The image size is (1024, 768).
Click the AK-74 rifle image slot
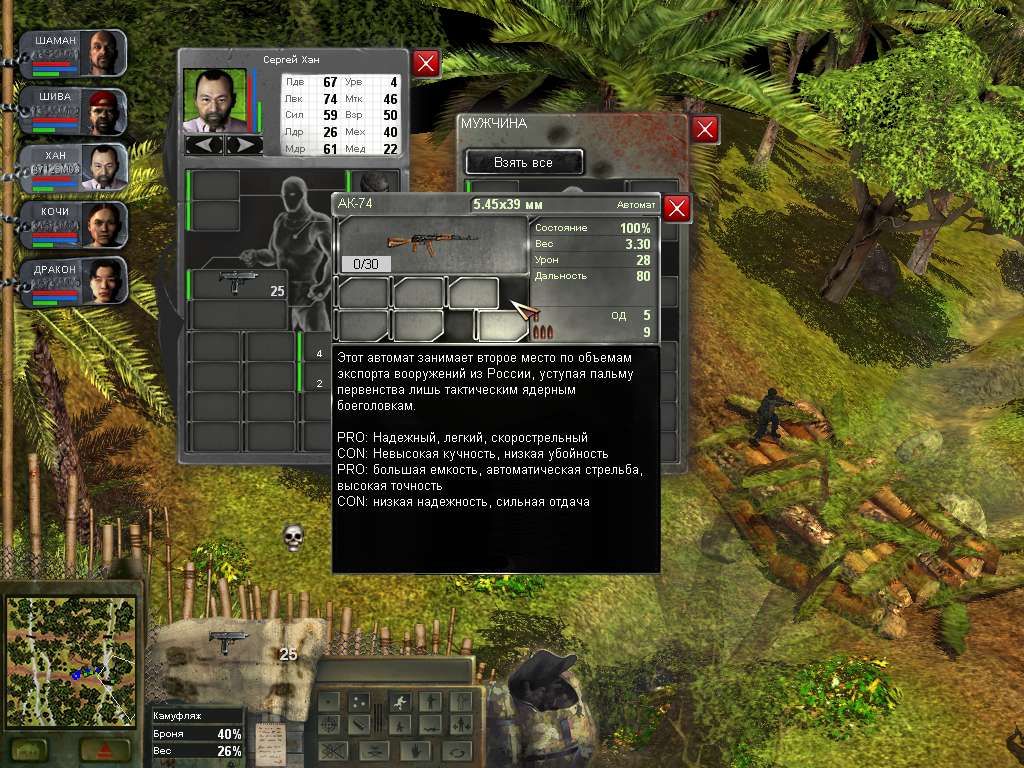point(431,245)
